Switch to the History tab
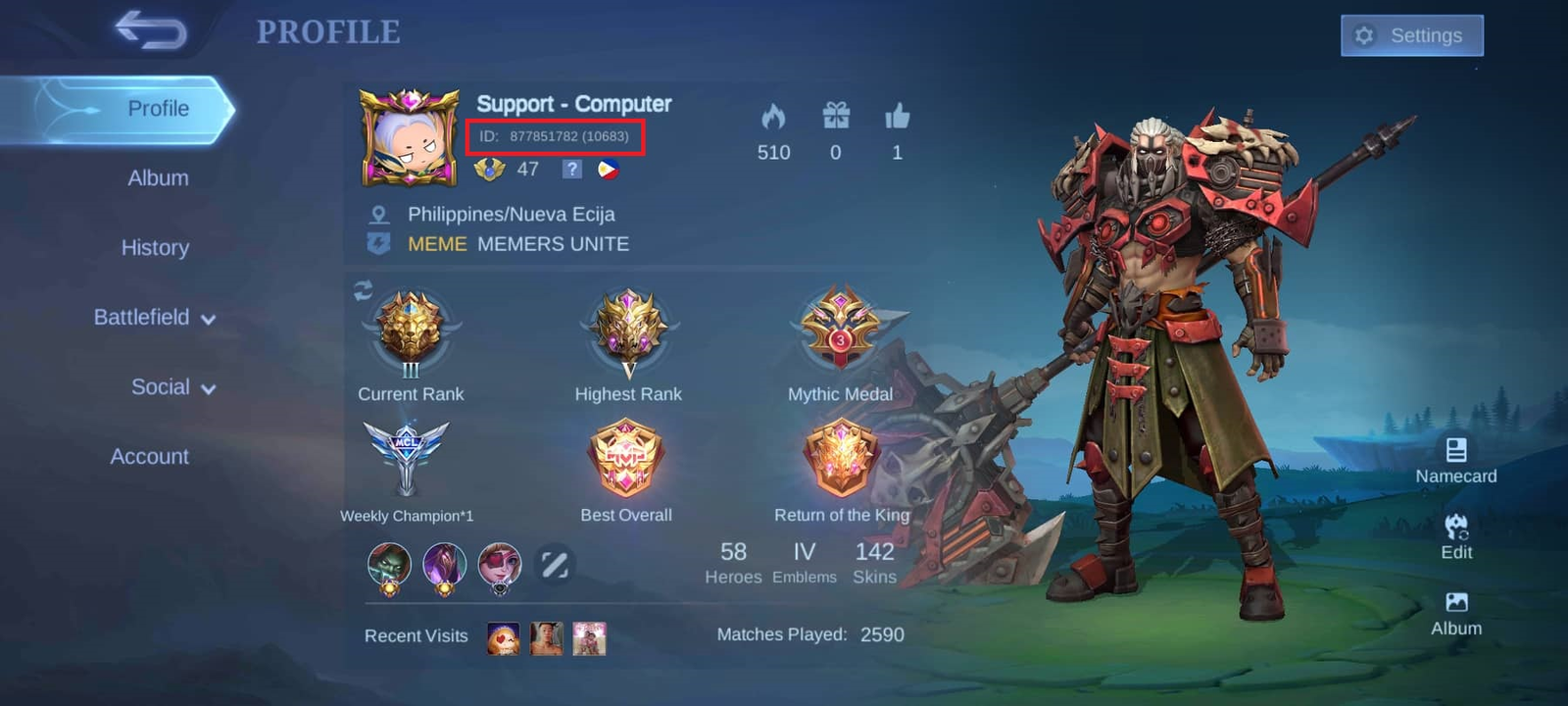Image resolution: width=1568 pixels, height=706 pixels. click(155, 248)
